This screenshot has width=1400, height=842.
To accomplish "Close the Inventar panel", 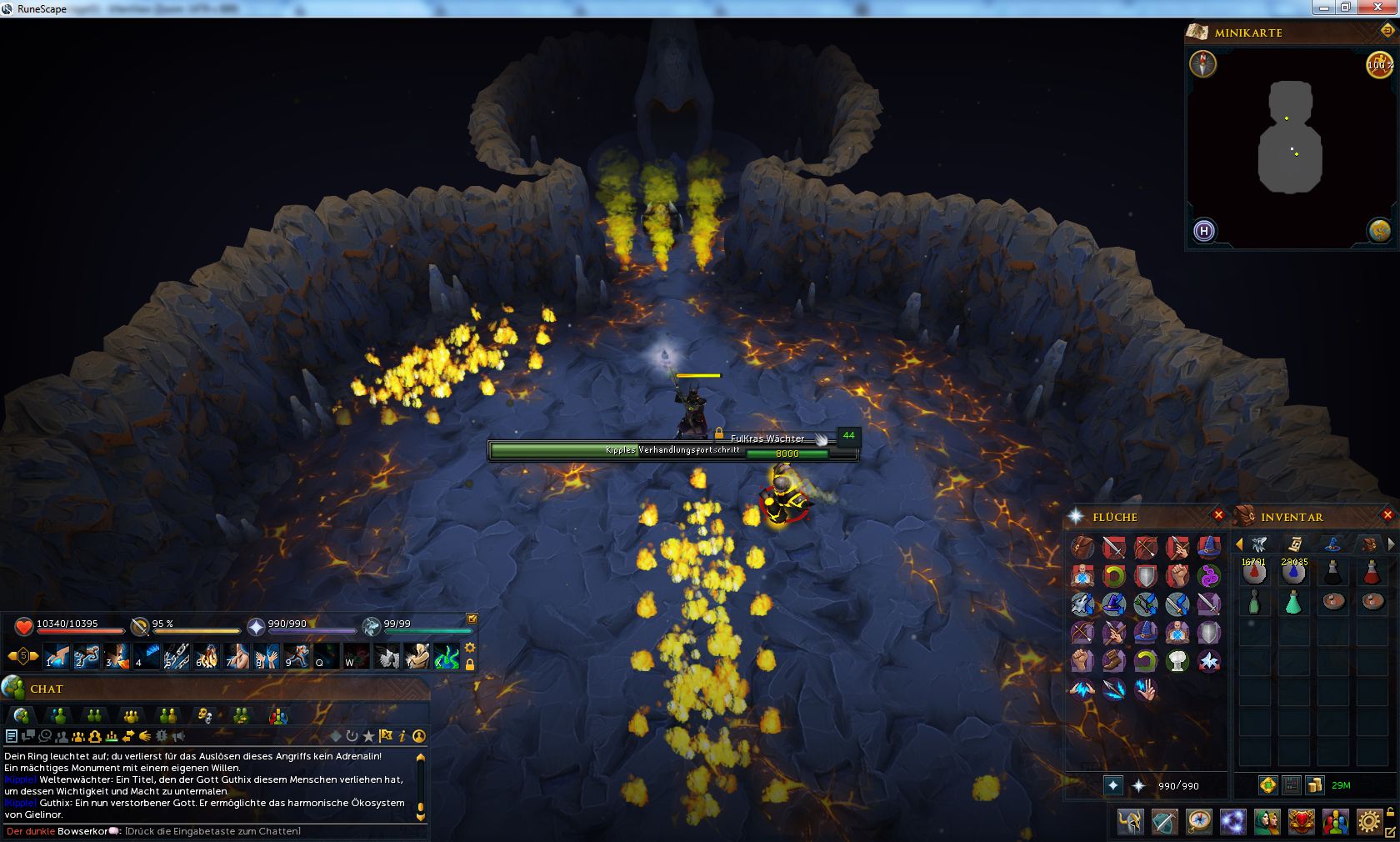I will 1387,515.
